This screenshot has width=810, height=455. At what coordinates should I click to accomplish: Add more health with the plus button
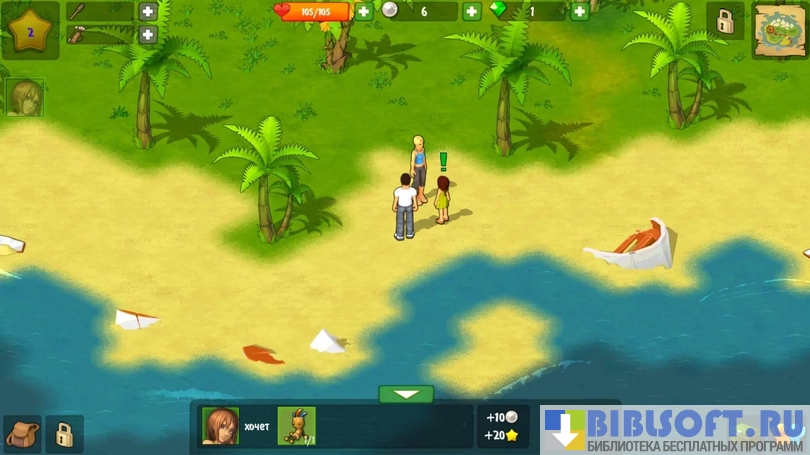pos(363,12)
